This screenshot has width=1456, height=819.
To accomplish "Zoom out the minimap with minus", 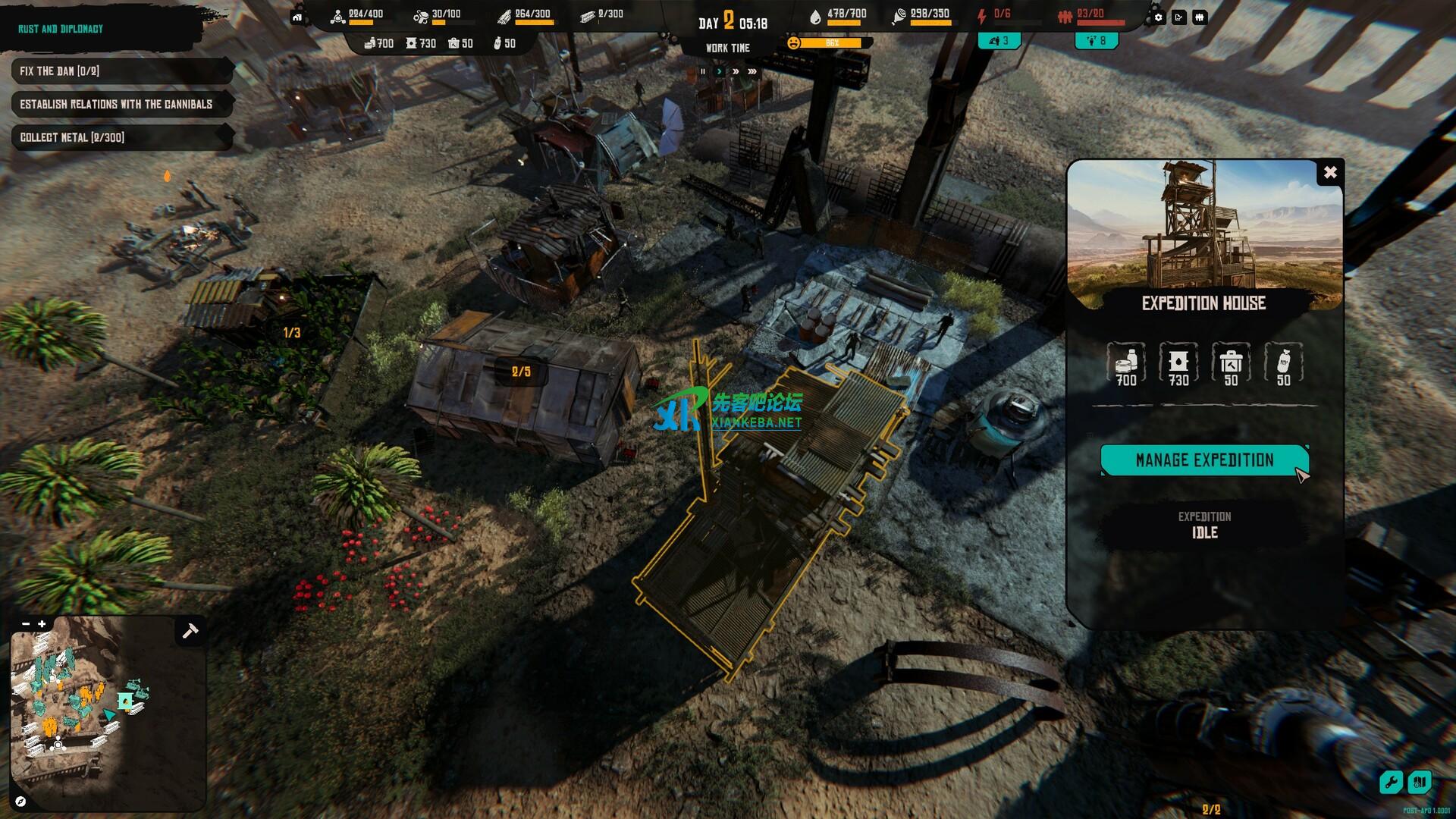I will (26, 624).
